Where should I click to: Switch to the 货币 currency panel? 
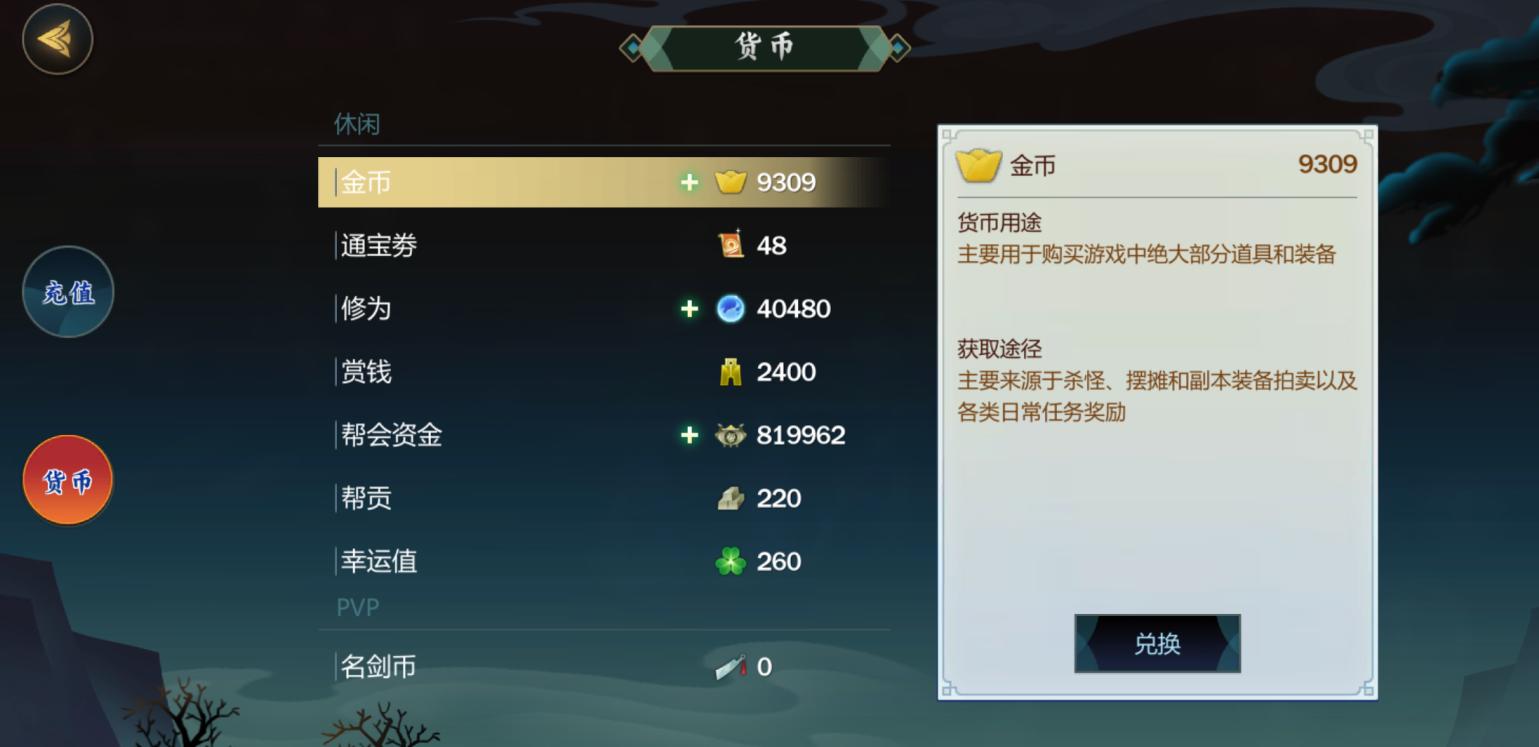67,480
